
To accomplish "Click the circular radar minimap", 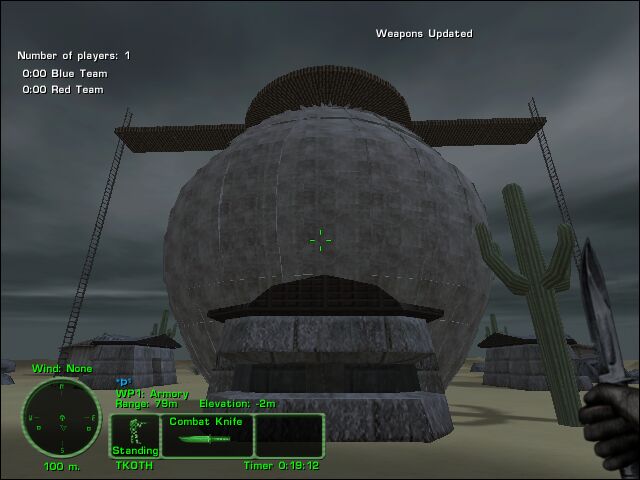I will click(x=61, y=417).
